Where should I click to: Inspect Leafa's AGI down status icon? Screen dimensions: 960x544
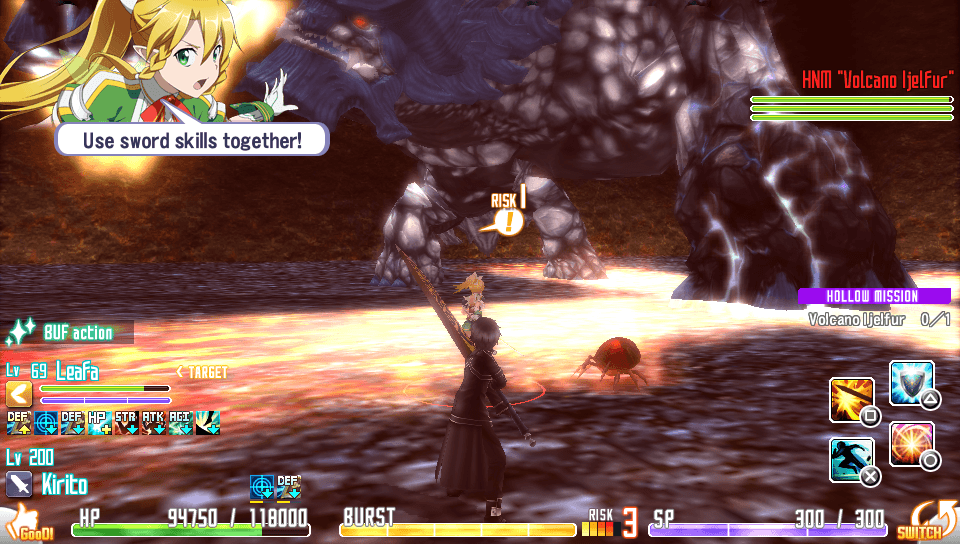(x=180, y=423)
